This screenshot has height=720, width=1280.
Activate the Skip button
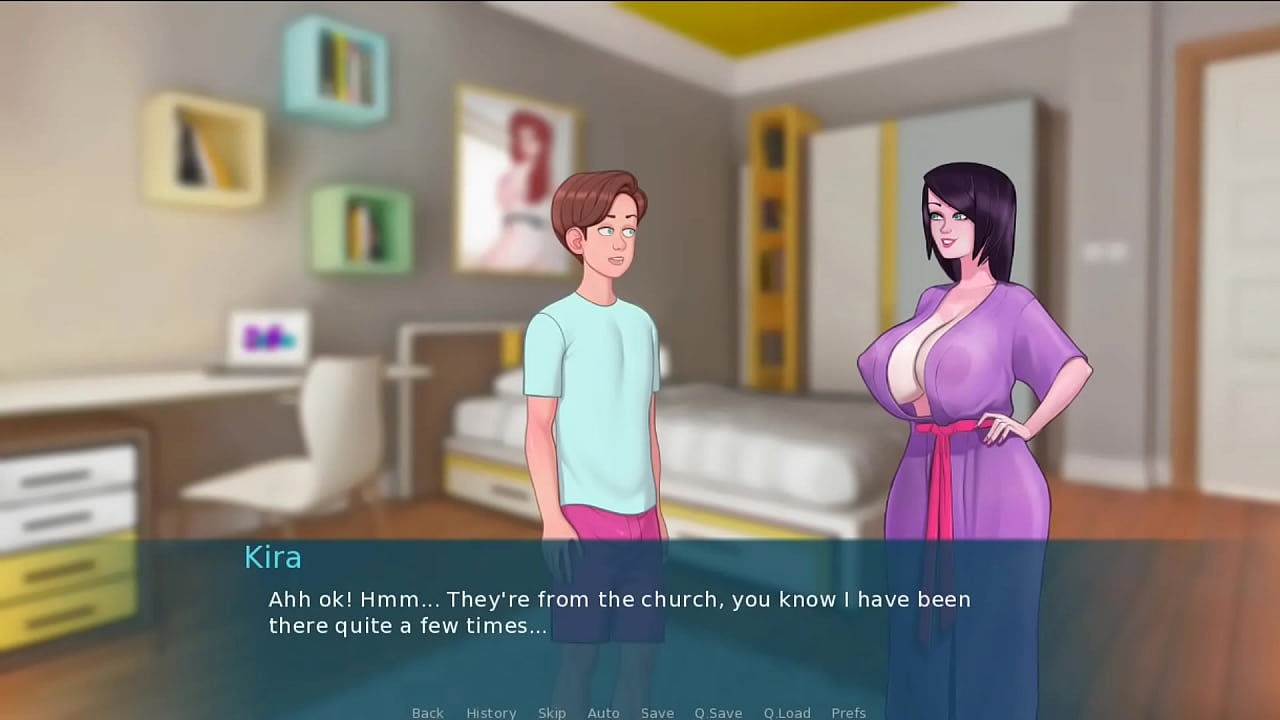pos(552,712)
